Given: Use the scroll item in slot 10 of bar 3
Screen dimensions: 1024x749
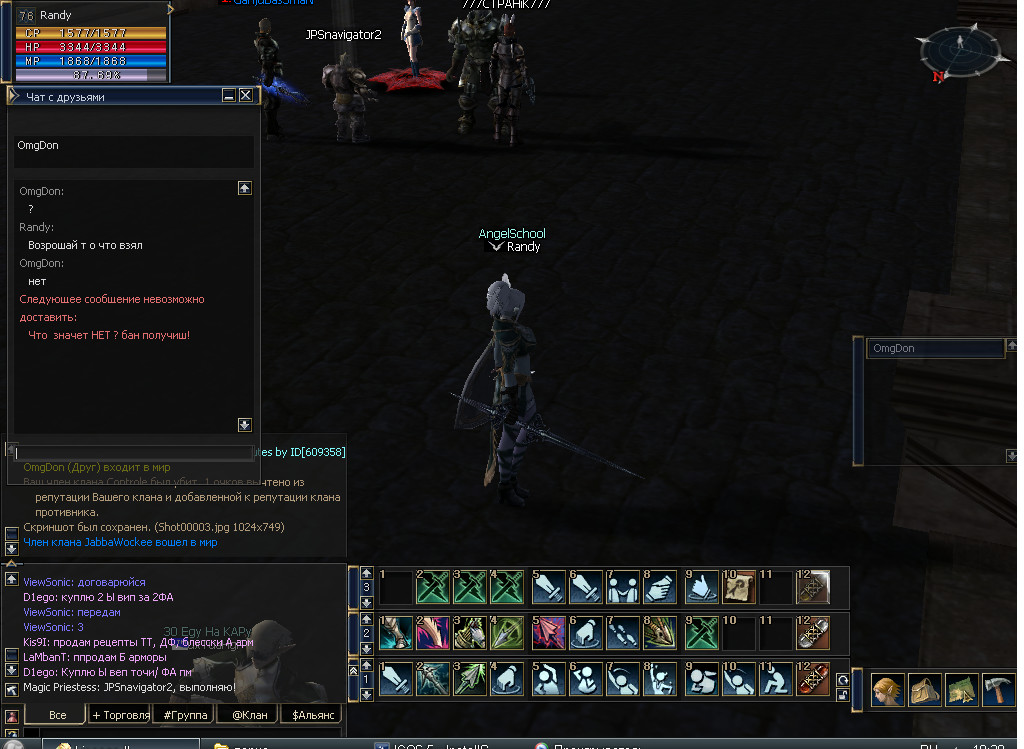Looking at the screenshot, I should click(x=737, y=587).
